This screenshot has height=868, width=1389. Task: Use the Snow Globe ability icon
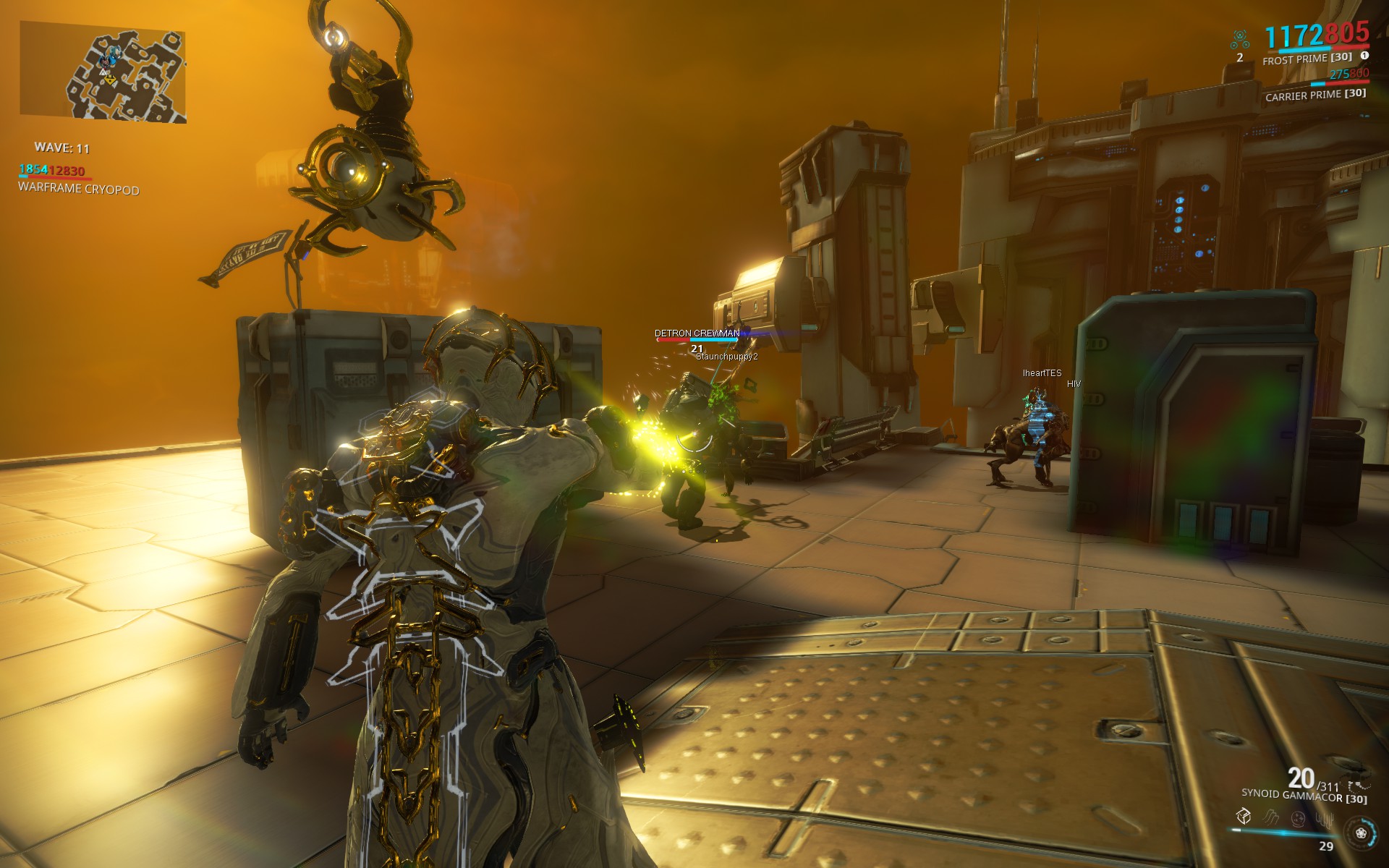click(1298, 818)
